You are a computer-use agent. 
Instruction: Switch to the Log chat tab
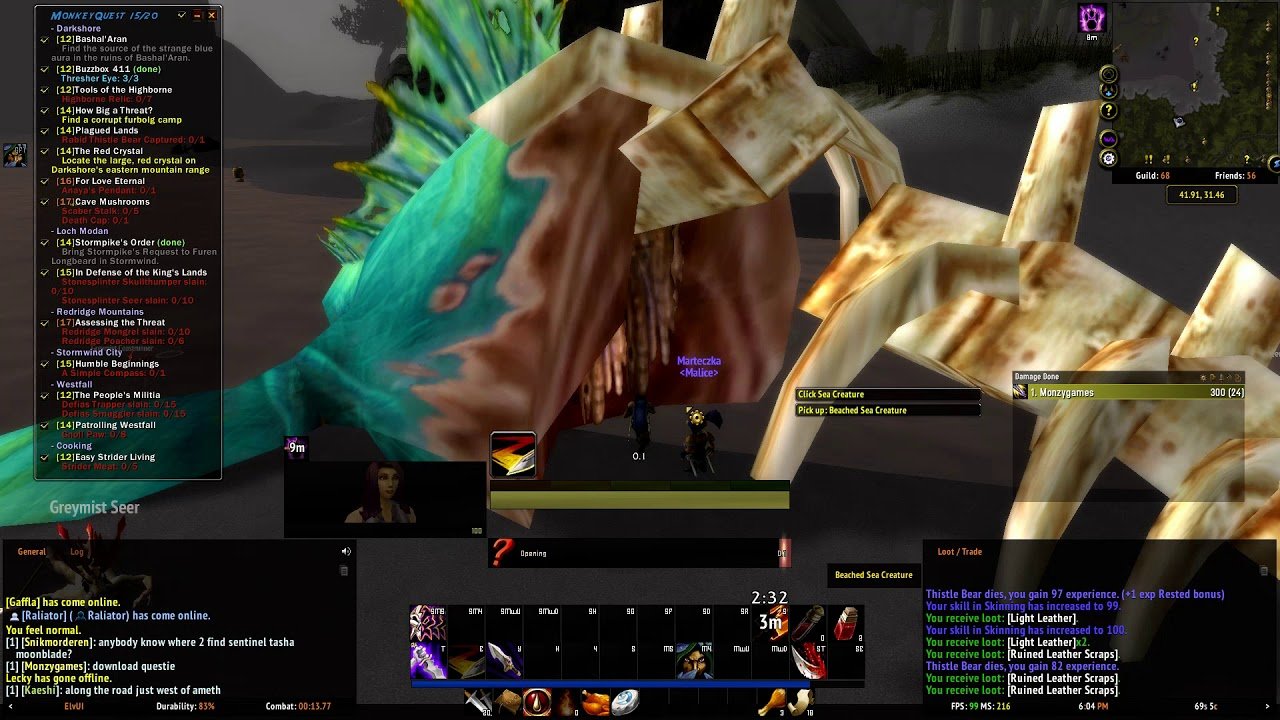(x=77, y=552)
